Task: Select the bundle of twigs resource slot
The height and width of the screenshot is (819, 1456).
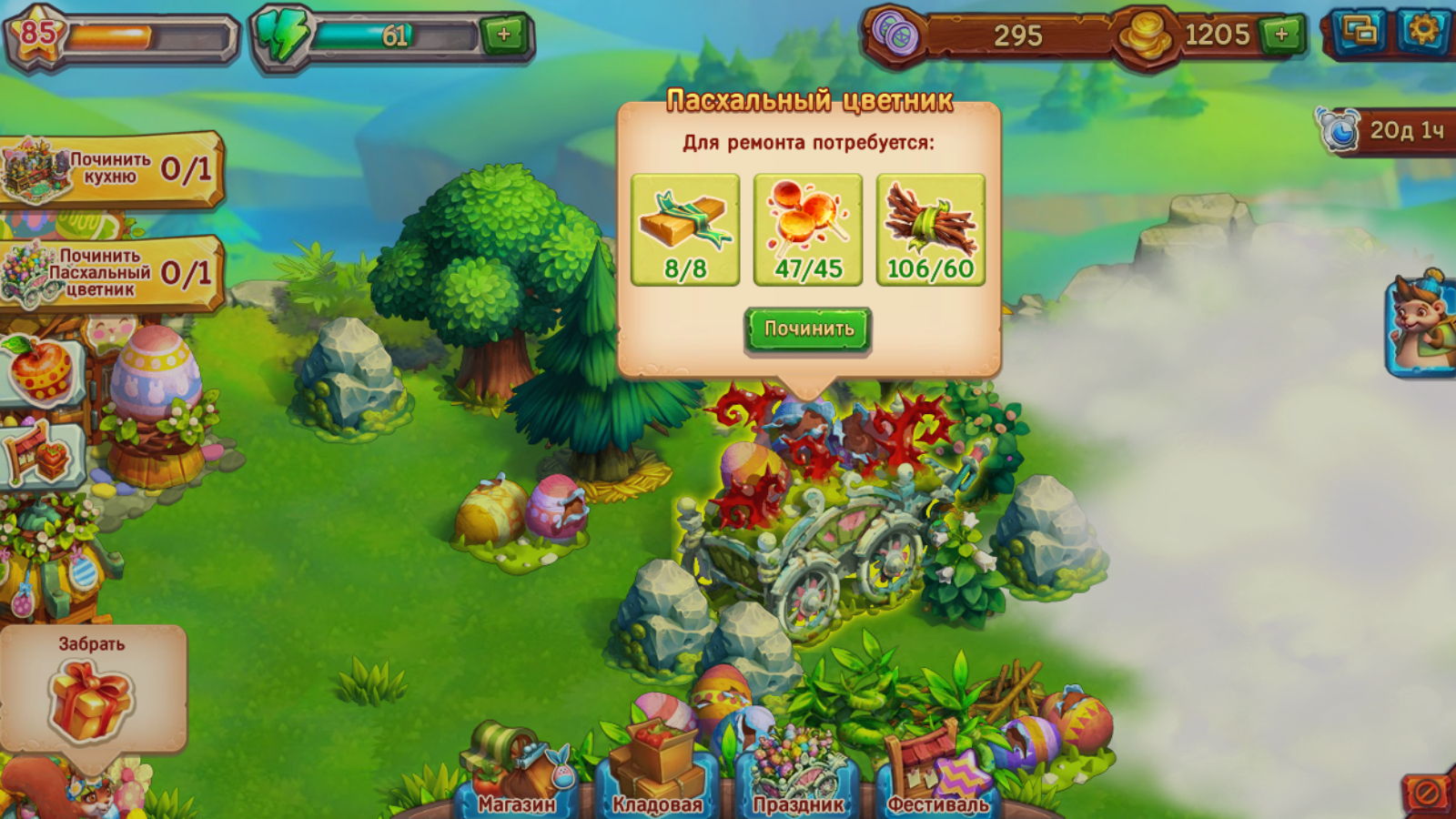Action: click(x=930, y=229)
